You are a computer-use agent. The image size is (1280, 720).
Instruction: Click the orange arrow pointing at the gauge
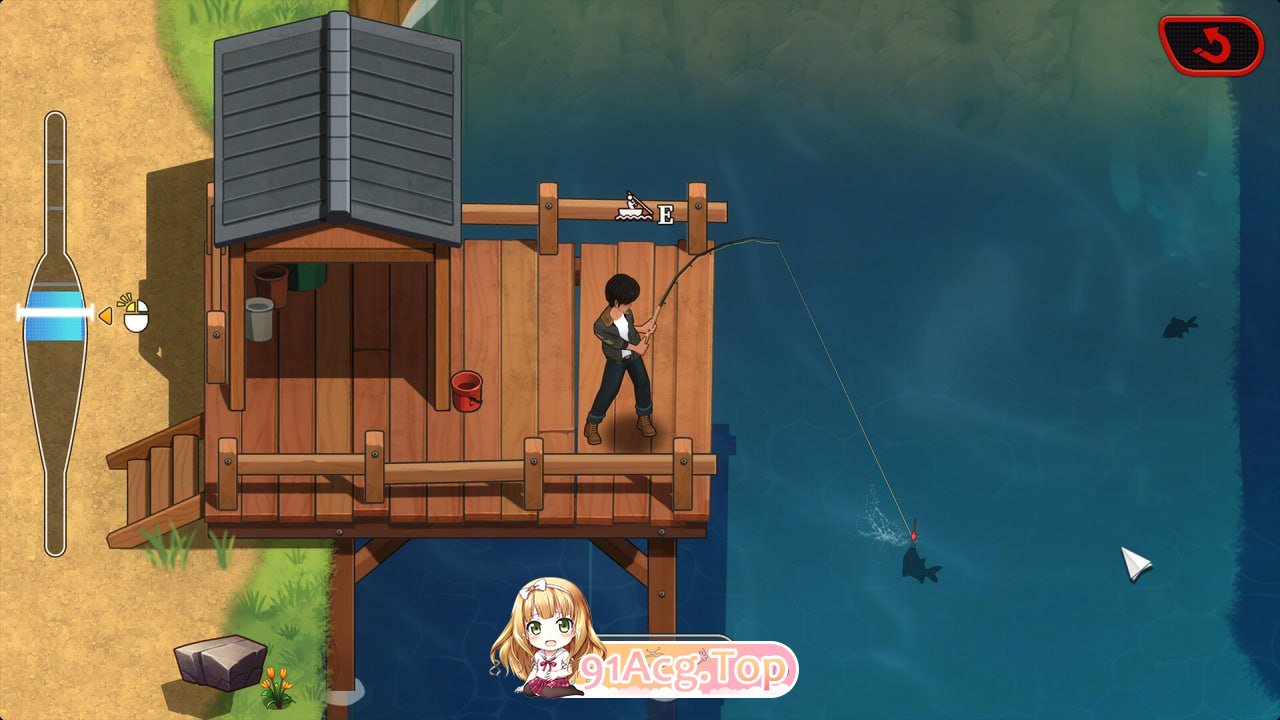108,314
